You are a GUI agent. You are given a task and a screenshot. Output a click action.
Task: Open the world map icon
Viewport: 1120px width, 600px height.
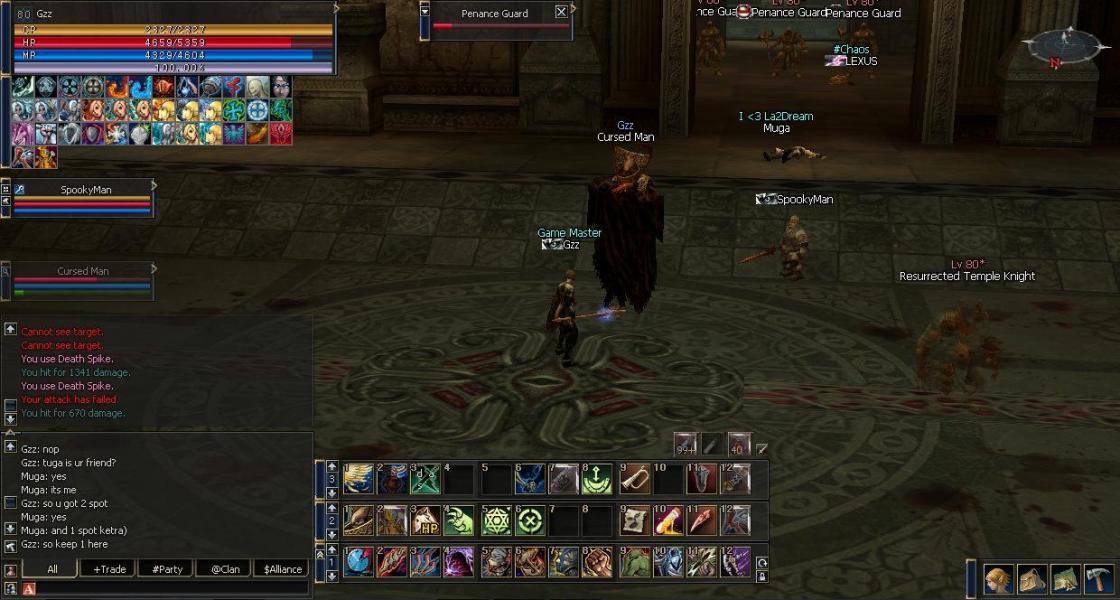[1065, 580]
